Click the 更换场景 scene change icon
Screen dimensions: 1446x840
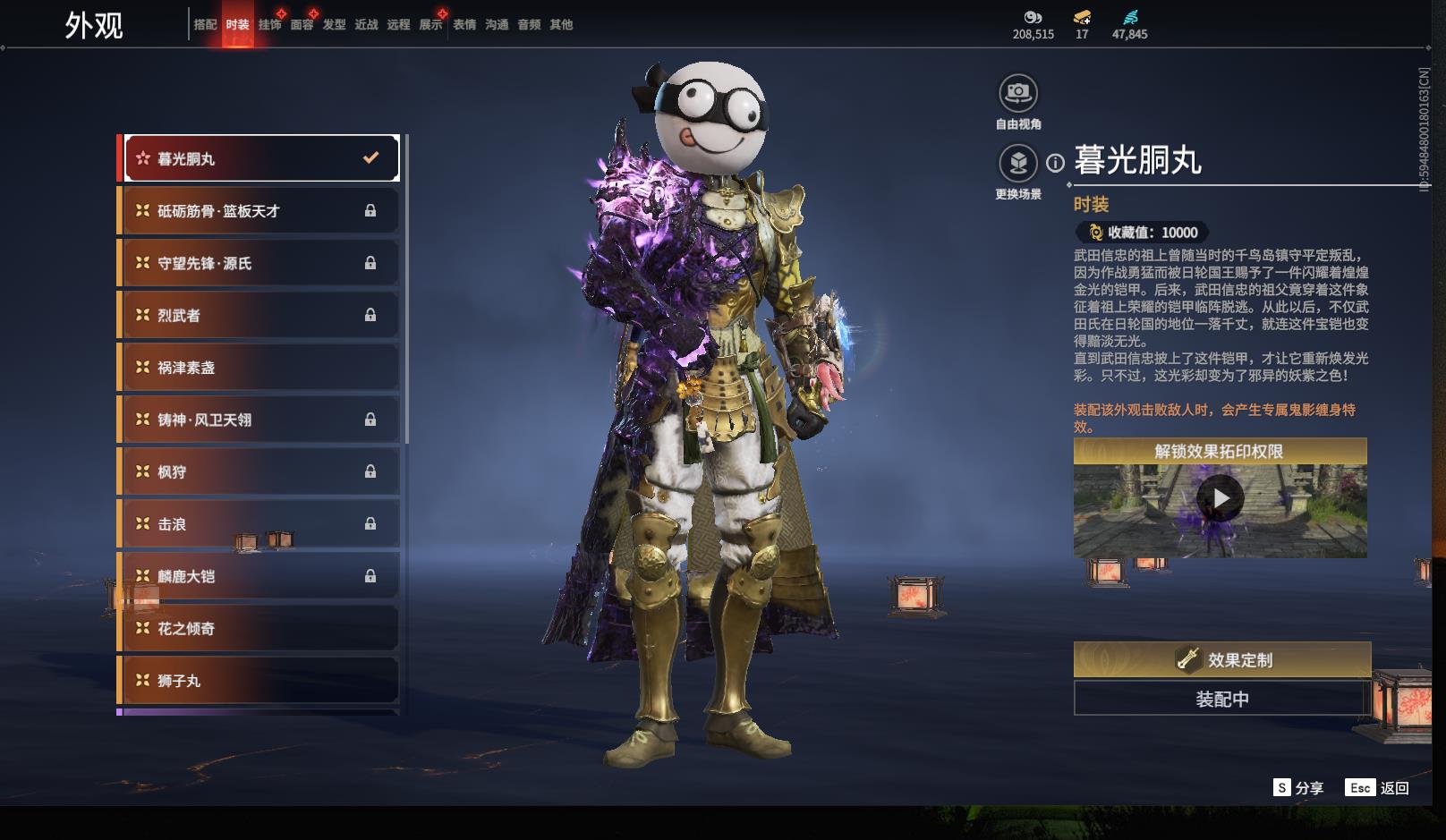(x=1018, y=164)
